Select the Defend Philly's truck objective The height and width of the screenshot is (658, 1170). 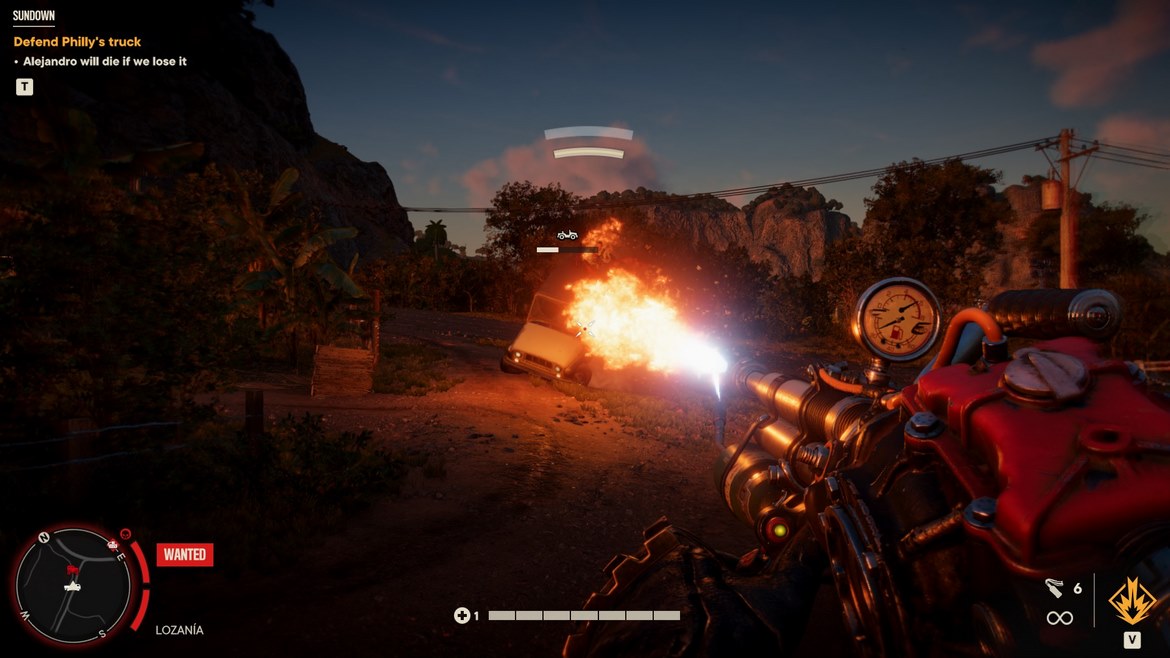77,42
